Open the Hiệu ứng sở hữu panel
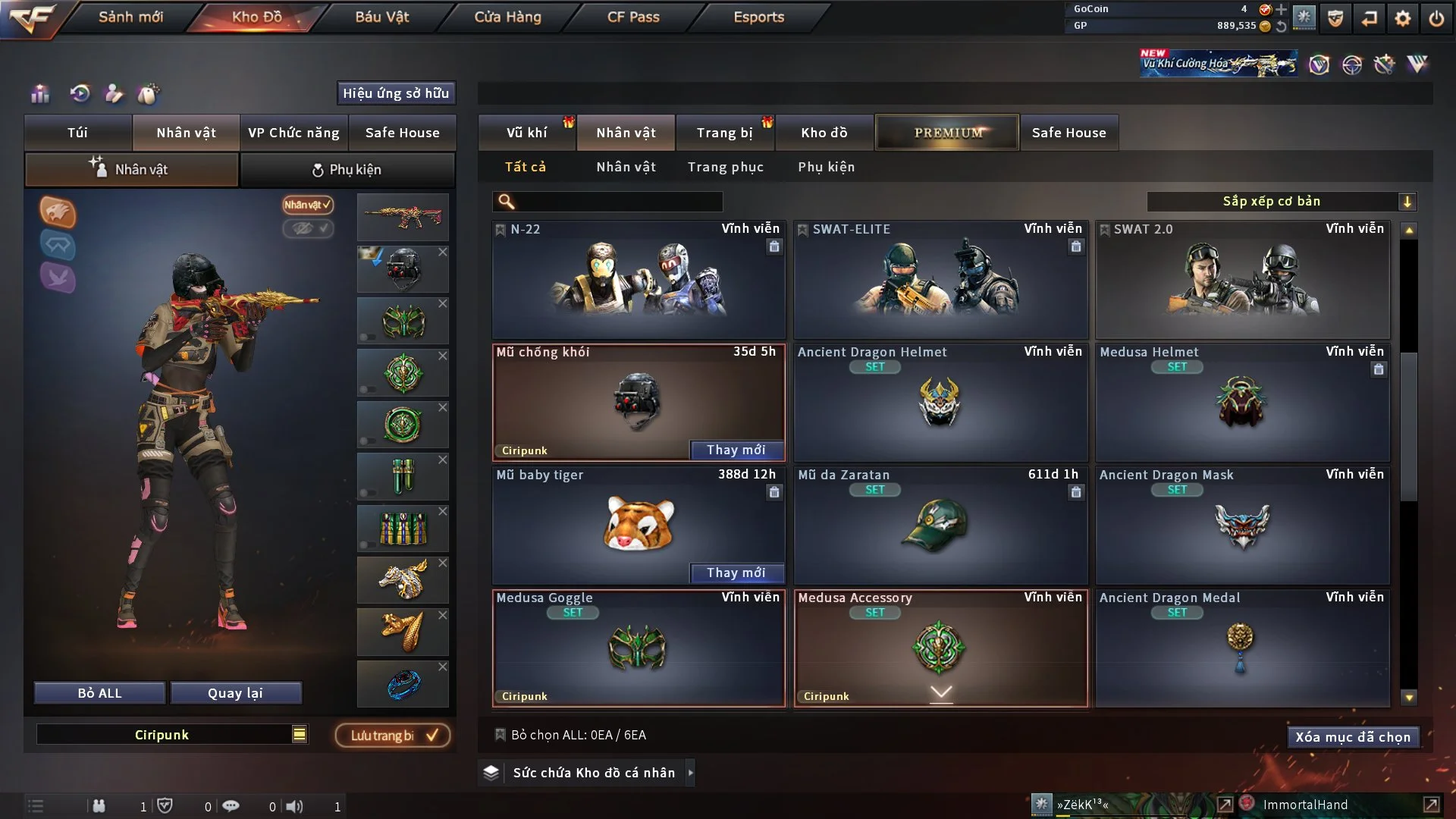1456x819 pixels. (396, 93)
